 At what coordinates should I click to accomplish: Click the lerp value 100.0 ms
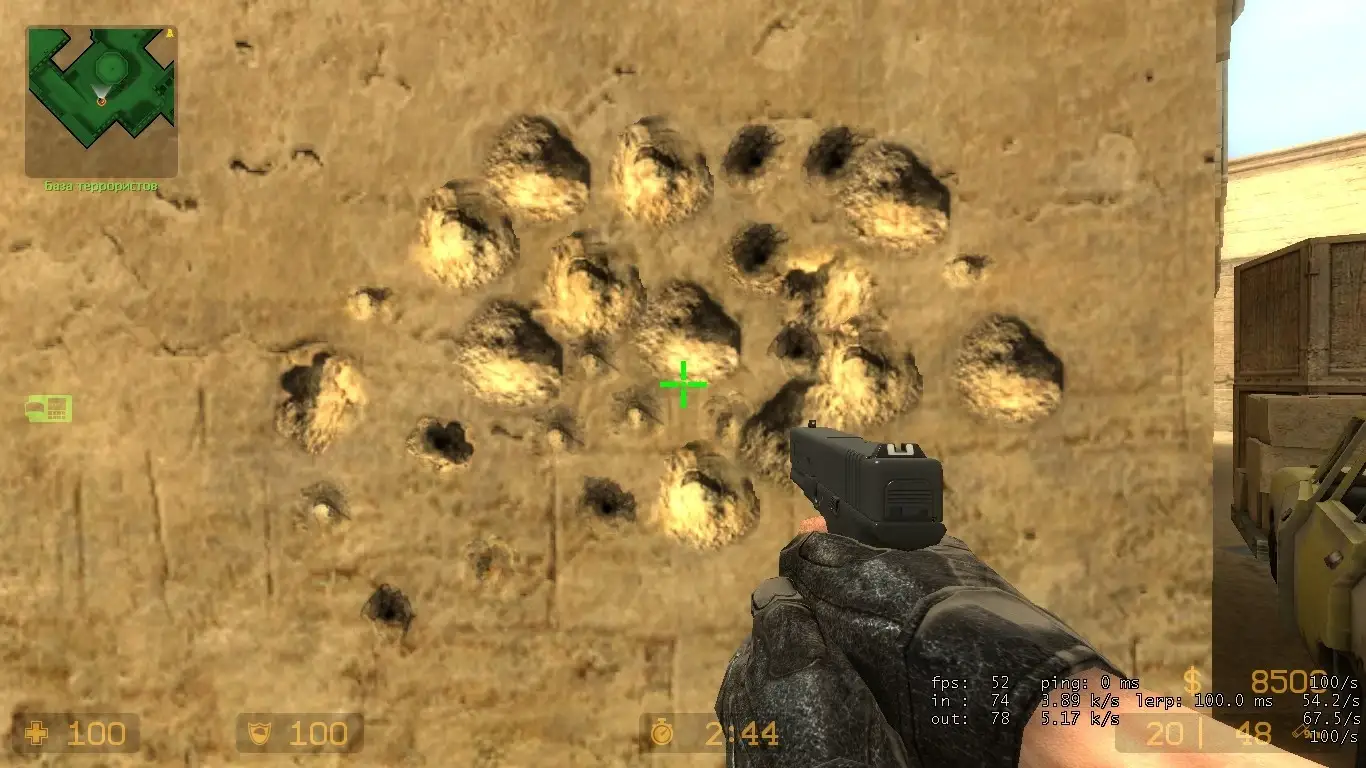click(1231, 702)
